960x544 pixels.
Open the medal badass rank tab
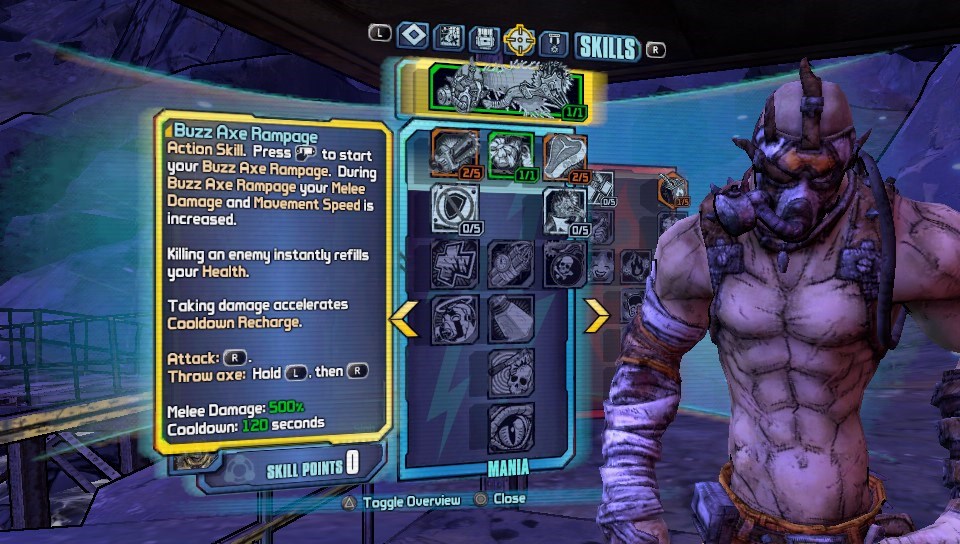pyautogui.click(x=553, y=43)
